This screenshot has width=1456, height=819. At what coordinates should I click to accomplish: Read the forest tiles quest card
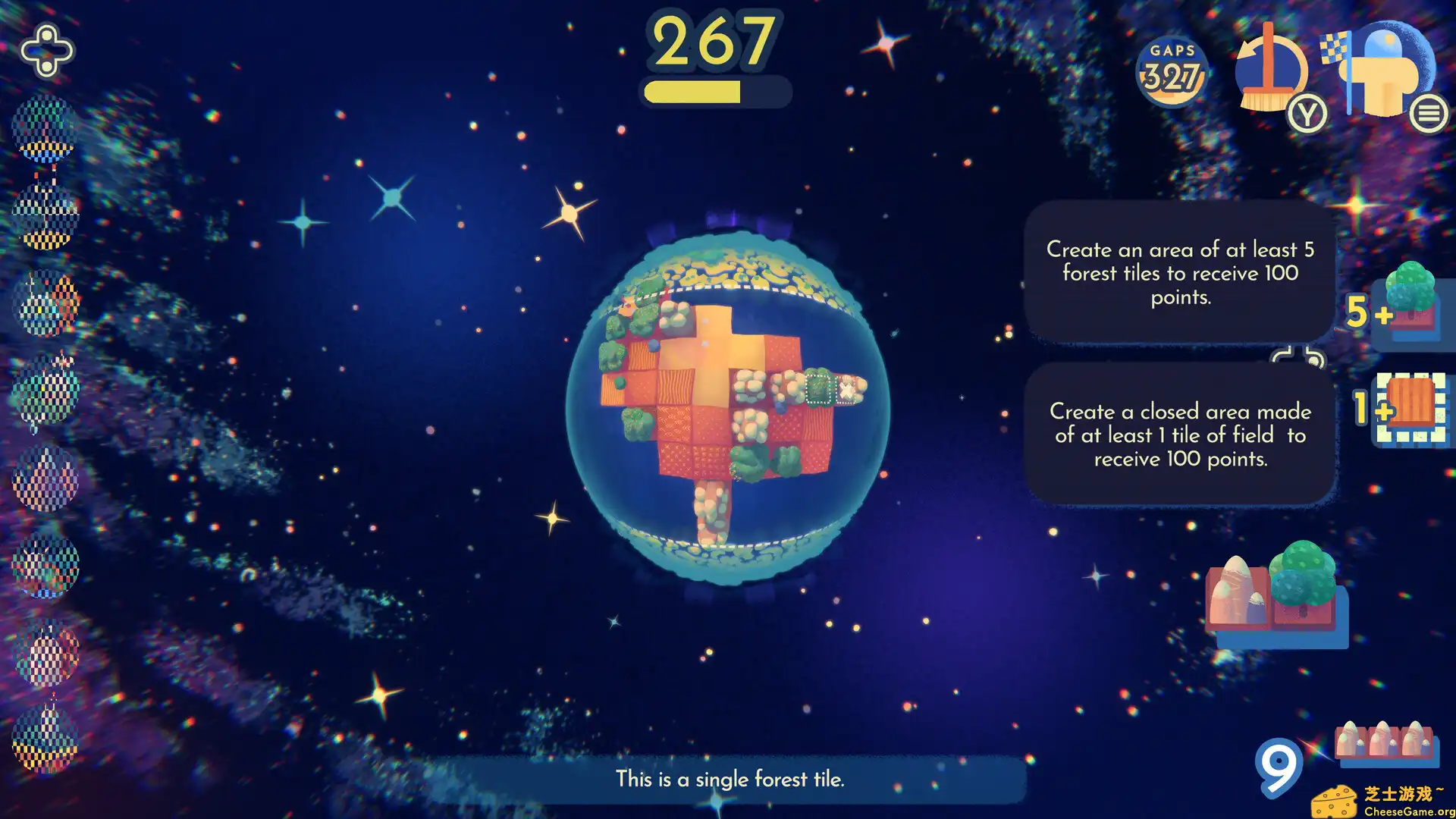[1180, 274]
